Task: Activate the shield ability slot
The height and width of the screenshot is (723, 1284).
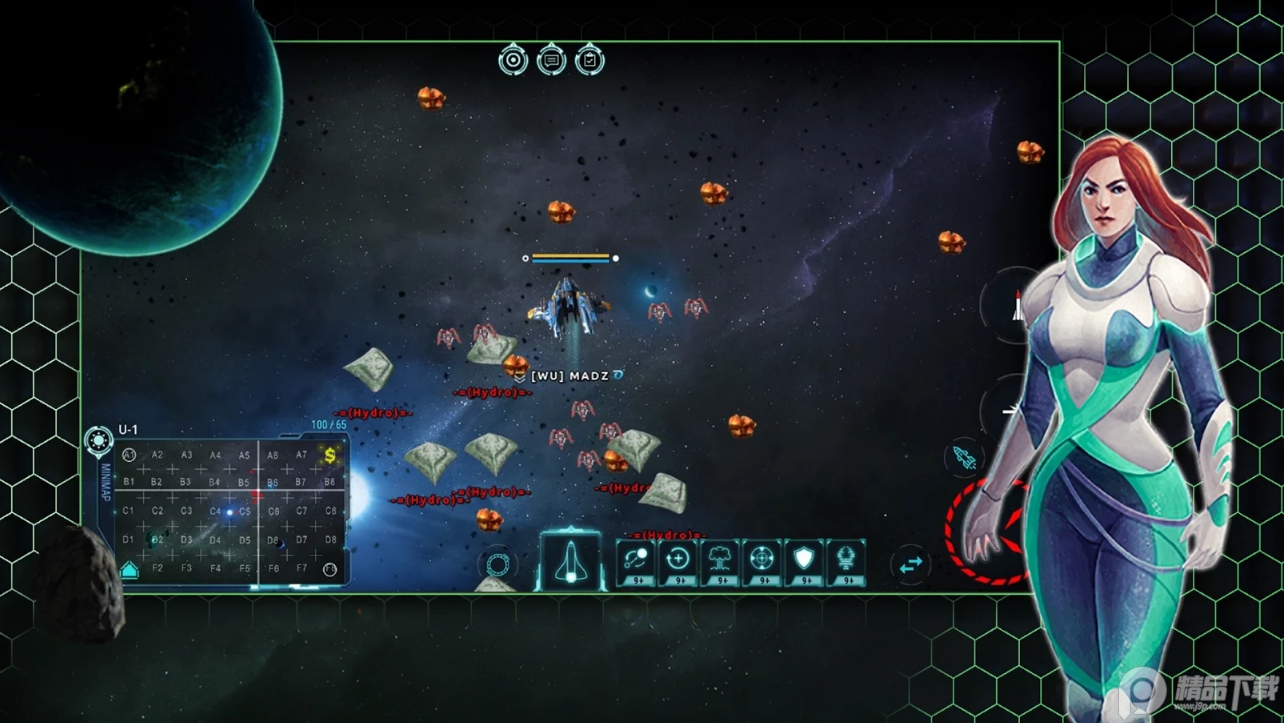Action: click(805, 561)
